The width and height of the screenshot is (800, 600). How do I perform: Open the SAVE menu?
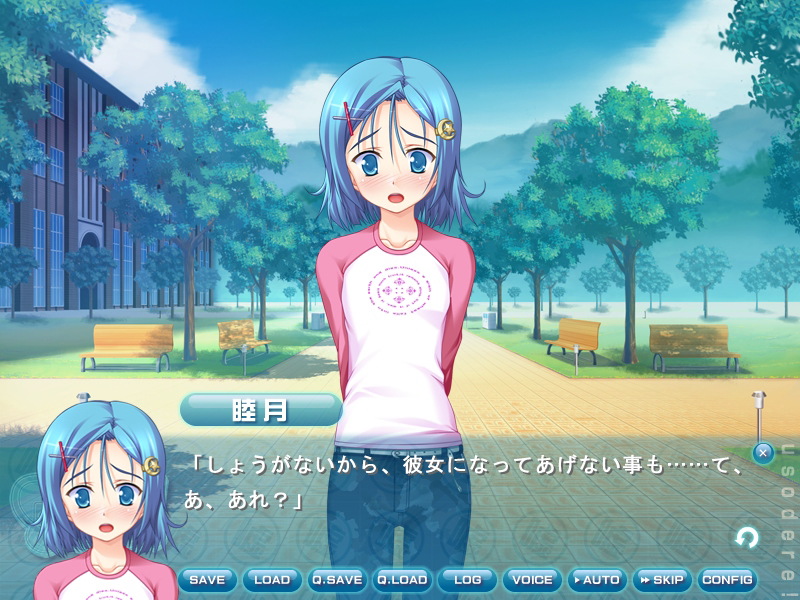pos(207,580)
